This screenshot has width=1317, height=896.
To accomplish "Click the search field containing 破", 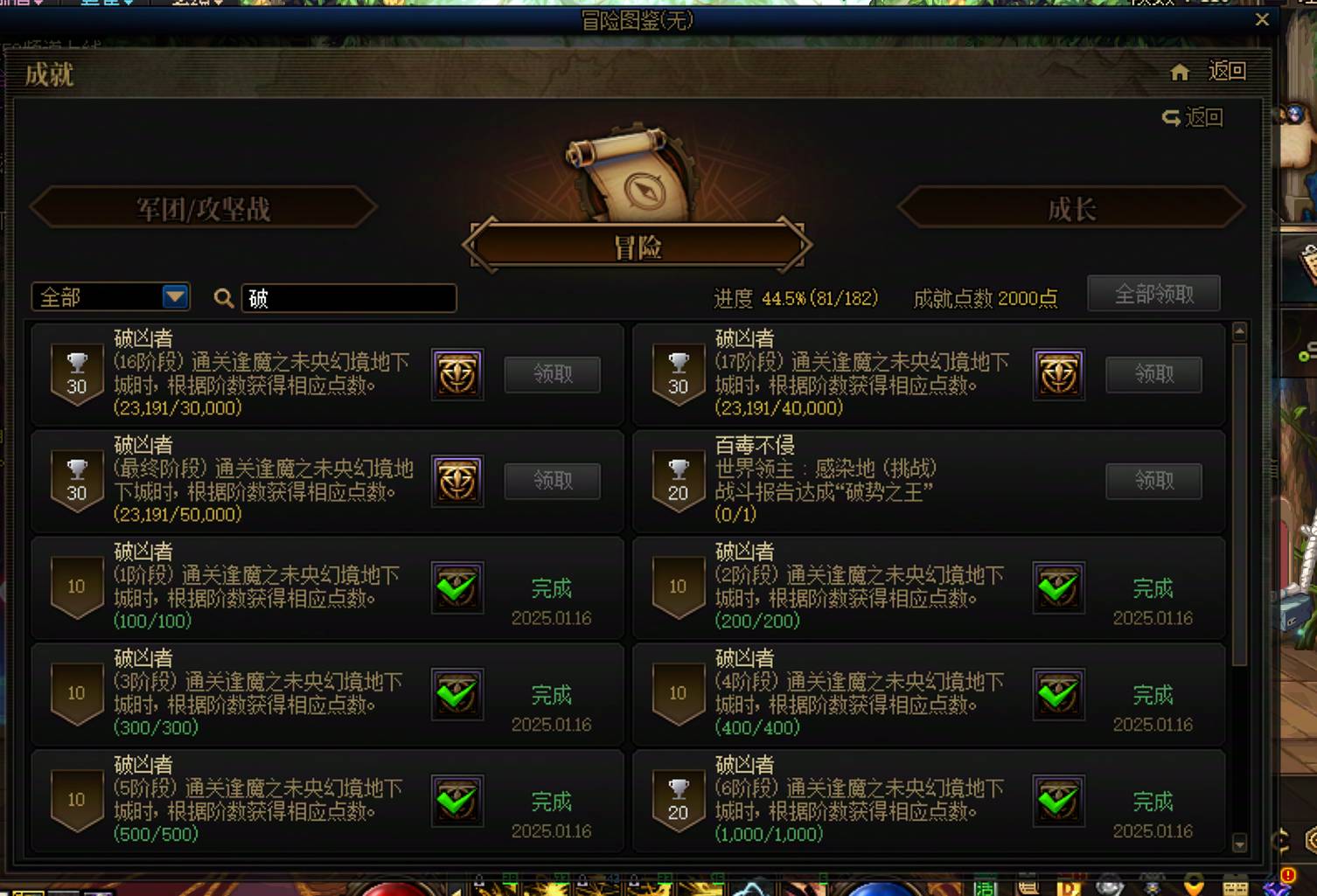I will [348, 298].
